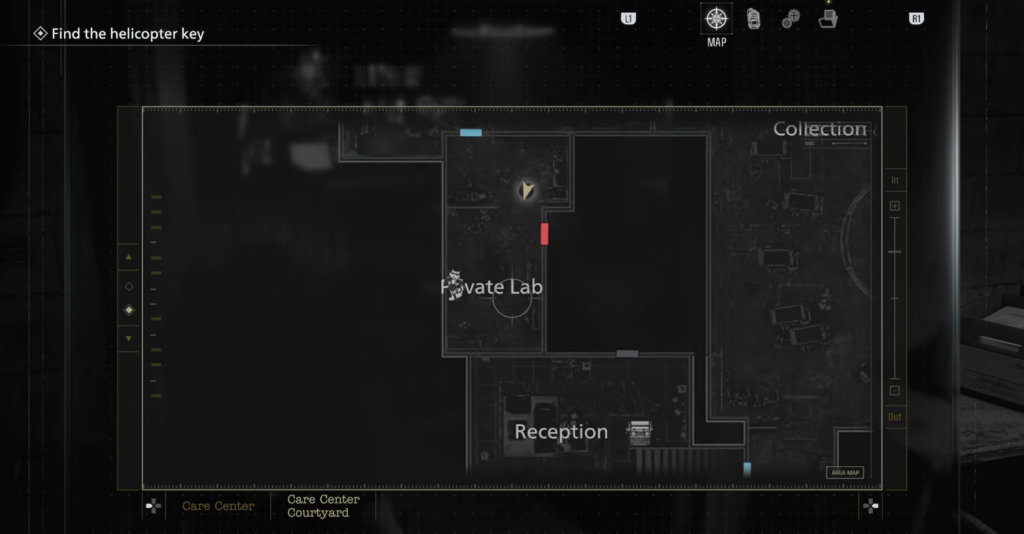The image size is (1024, 534).
Task: Click the Collection room label
Action: [x=819, y=129]
